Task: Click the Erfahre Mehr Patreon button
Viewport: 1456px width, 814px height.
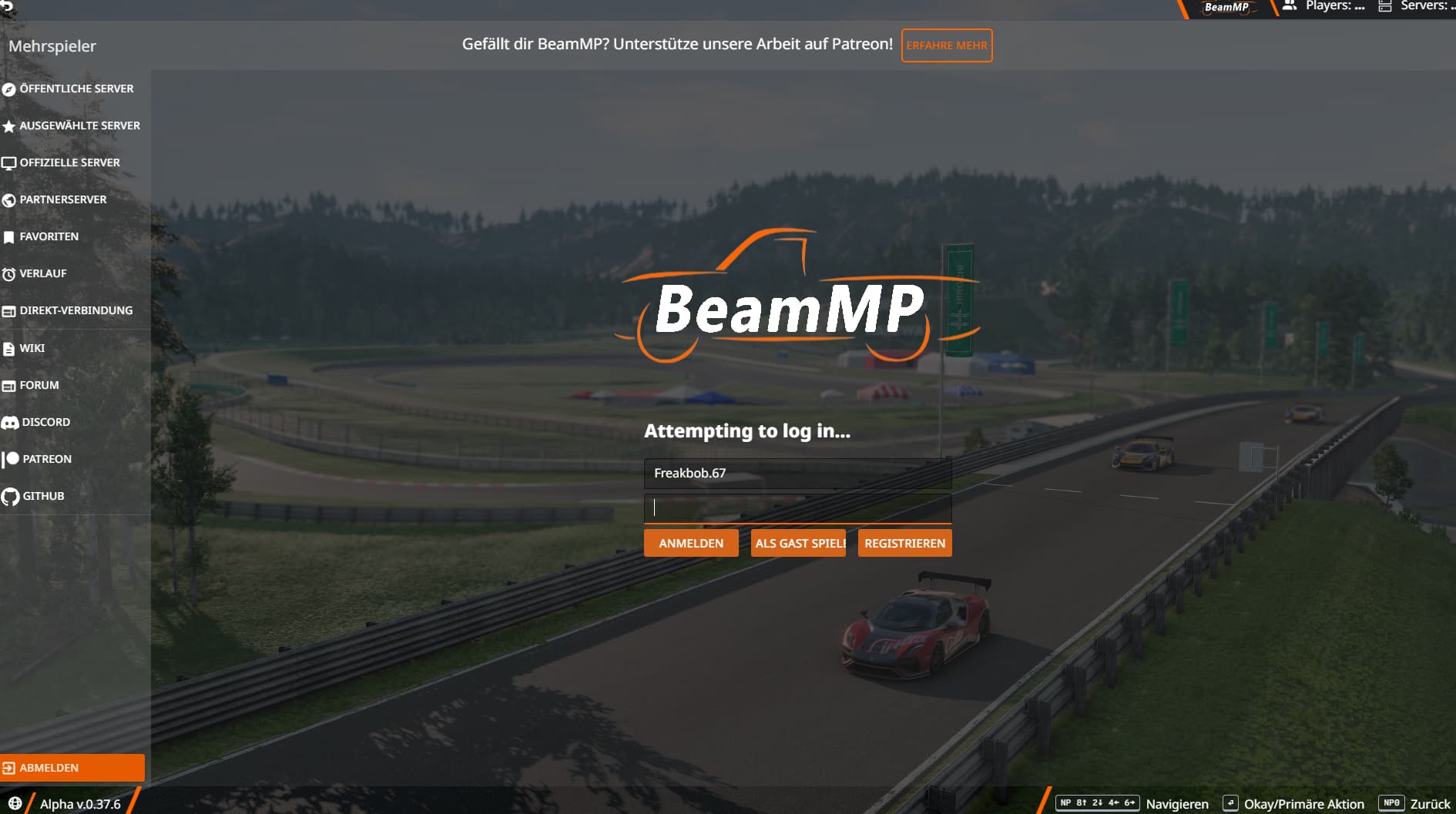Action: coord(946,45)
